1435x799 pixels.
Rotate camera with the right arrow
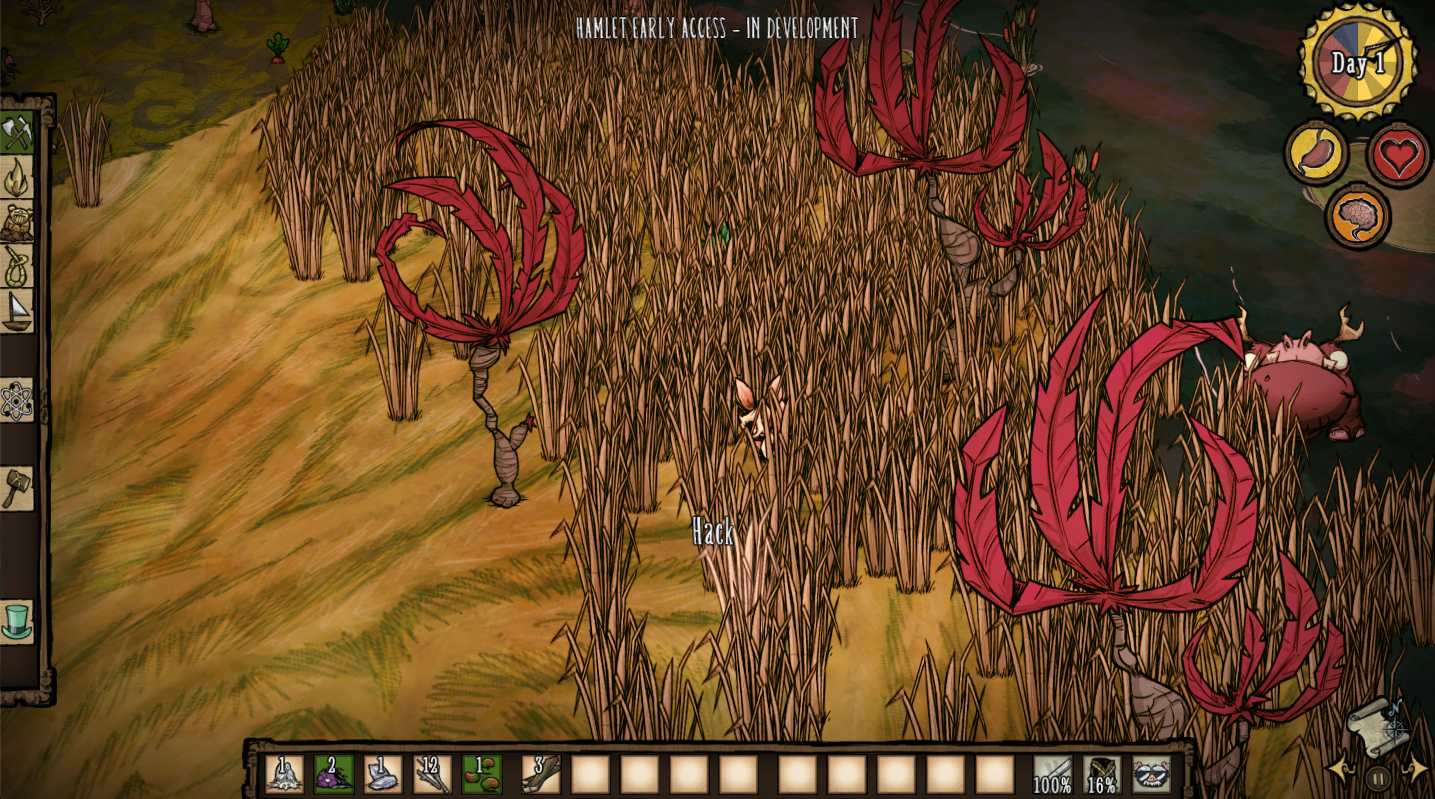1417,769
